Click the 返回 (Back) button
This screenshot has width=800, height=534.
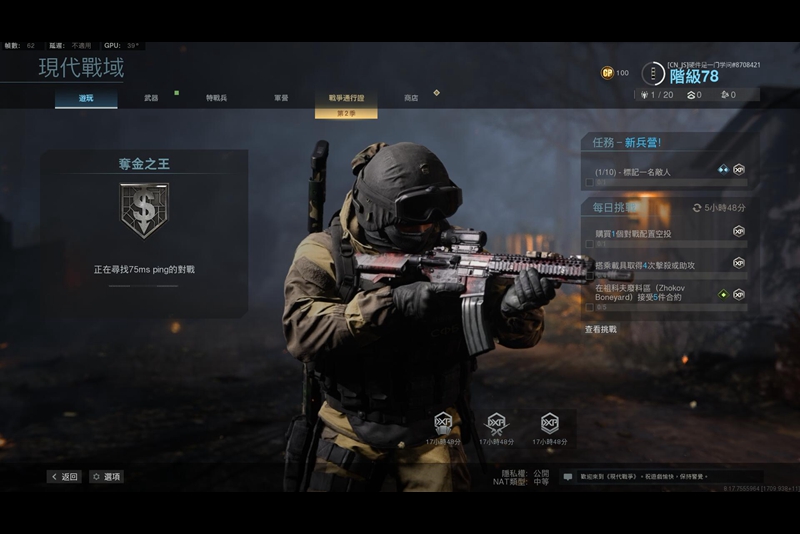[x=64, y=477]
